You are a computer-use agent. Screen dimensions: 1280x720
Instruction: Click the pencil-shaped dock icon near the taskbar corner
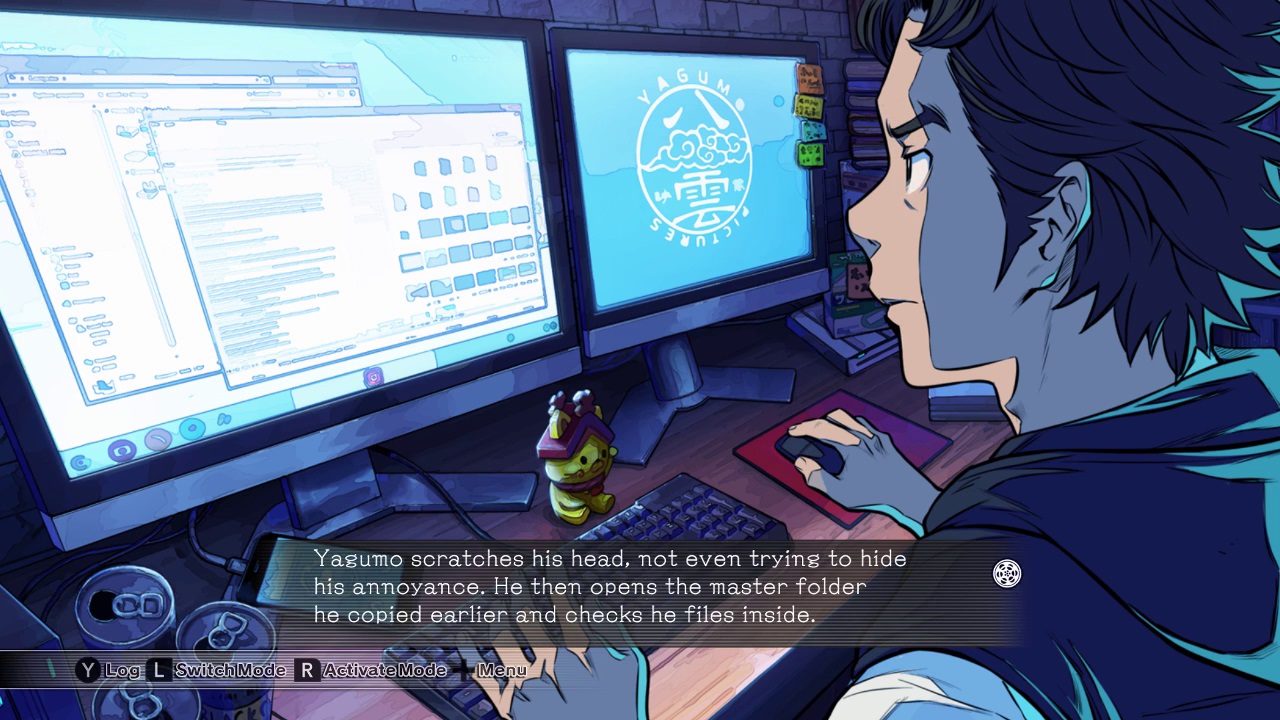point(155,437)
